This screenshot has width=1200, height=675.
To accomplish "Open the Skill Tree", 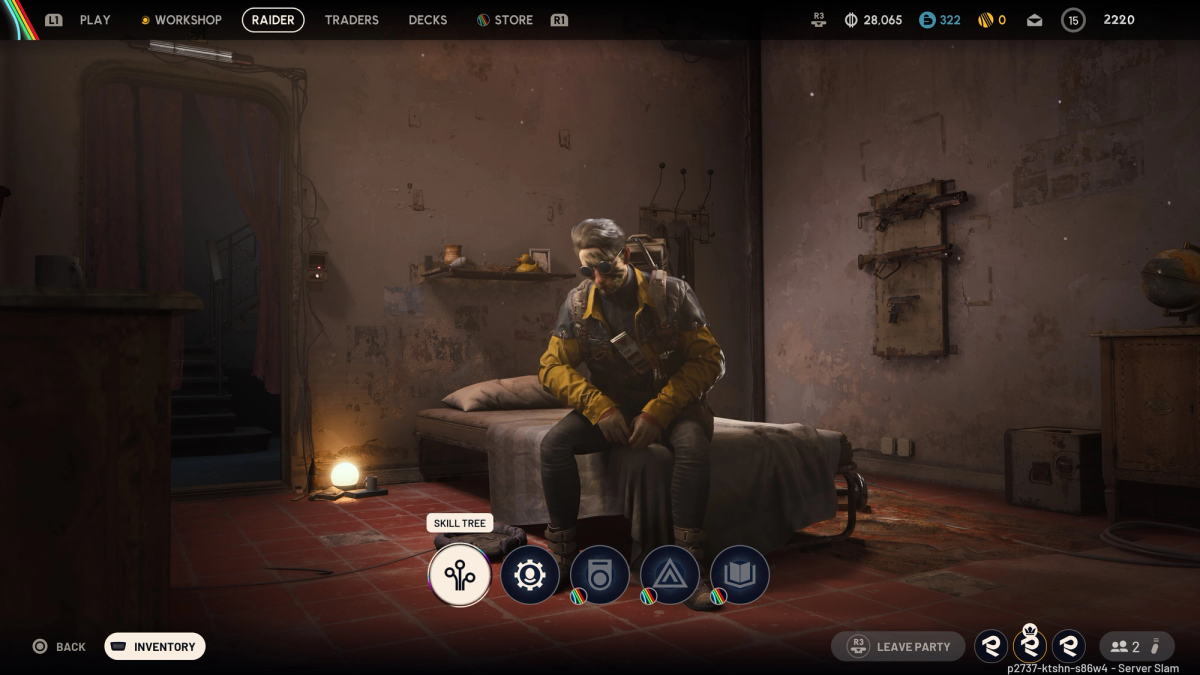I will (x=459, y=575).
